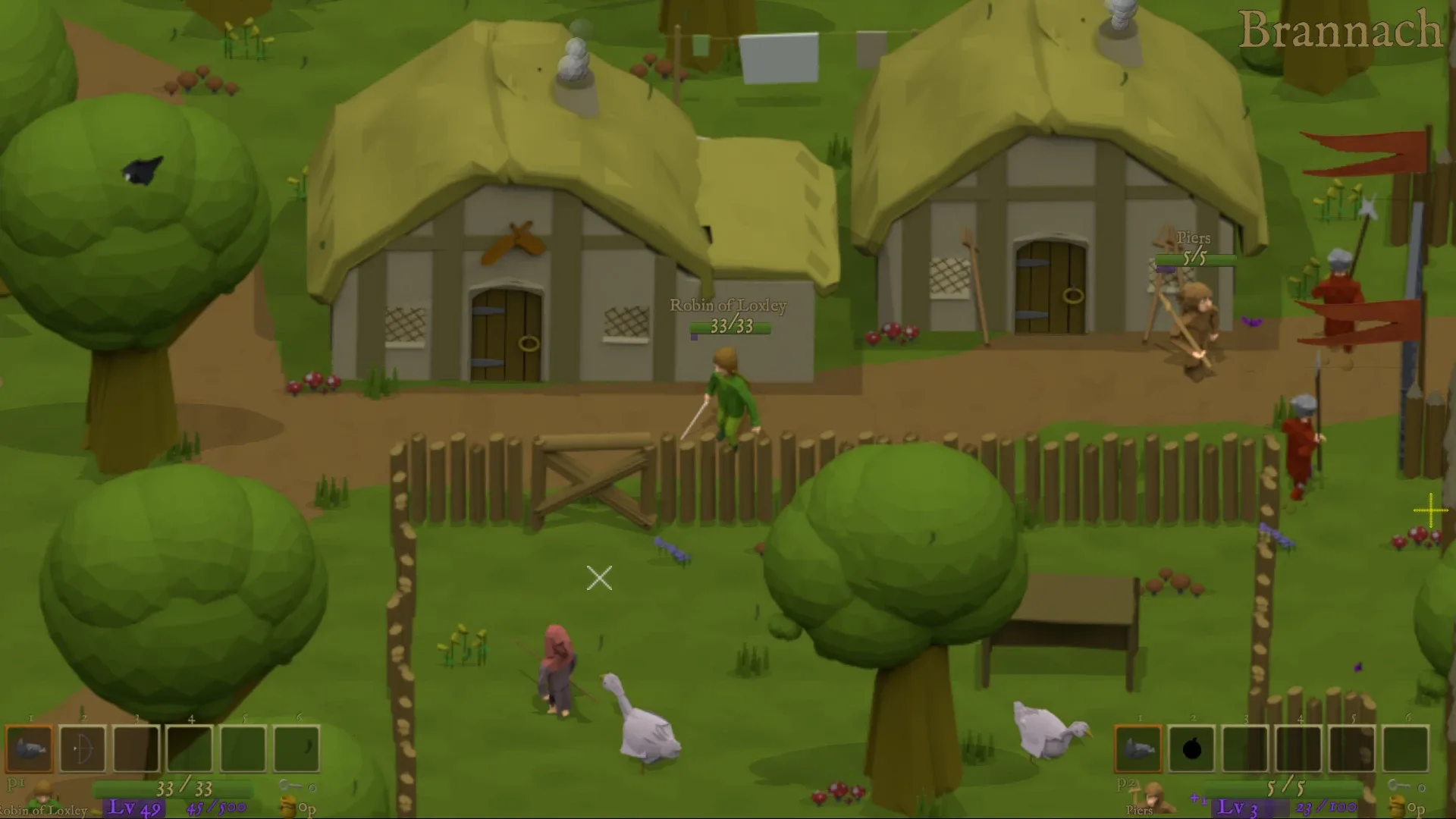Select the rock item in P2 hotbar slot 1
The height and width of the screenshot is (819, 1456).
[1138, 749]
